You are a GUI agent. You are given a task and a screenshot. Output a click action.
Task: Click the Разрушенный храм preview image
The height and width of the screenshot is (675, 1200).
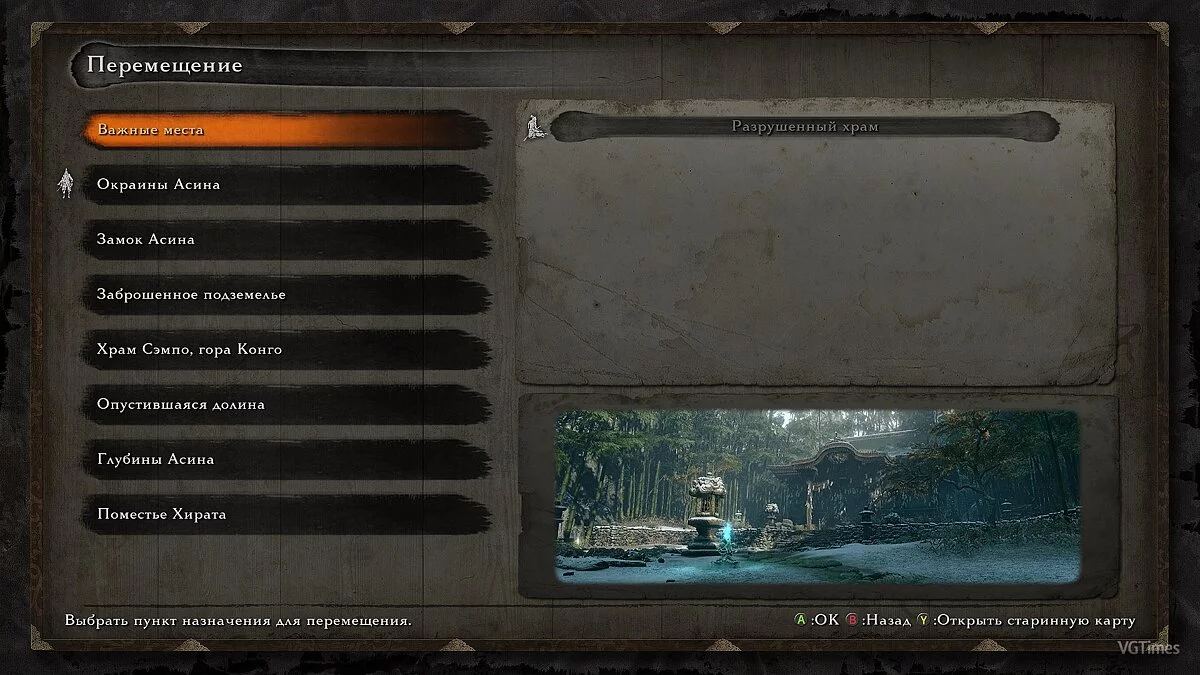[x=817, y=496]
